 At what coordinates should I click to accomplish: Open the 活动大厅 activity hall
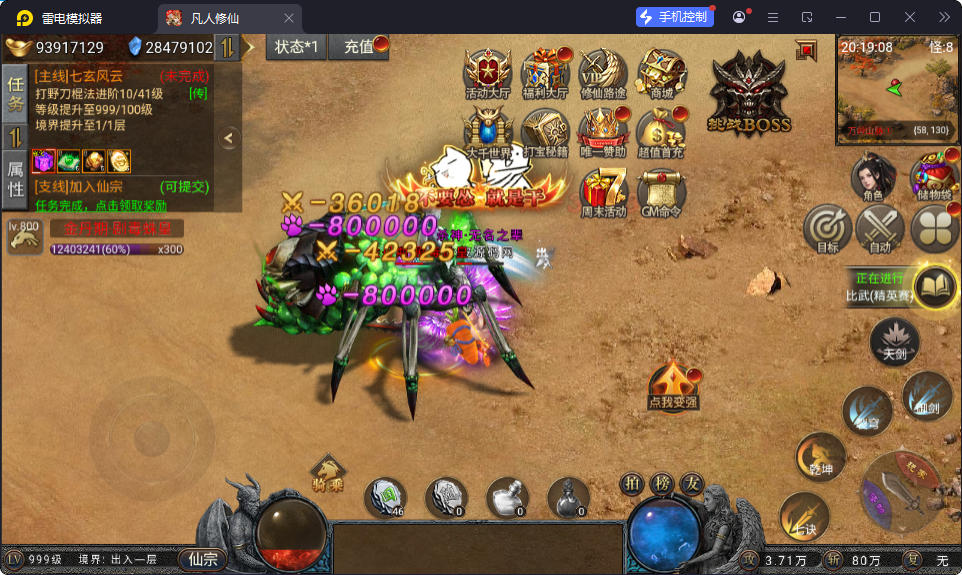[x=488, y=74]
